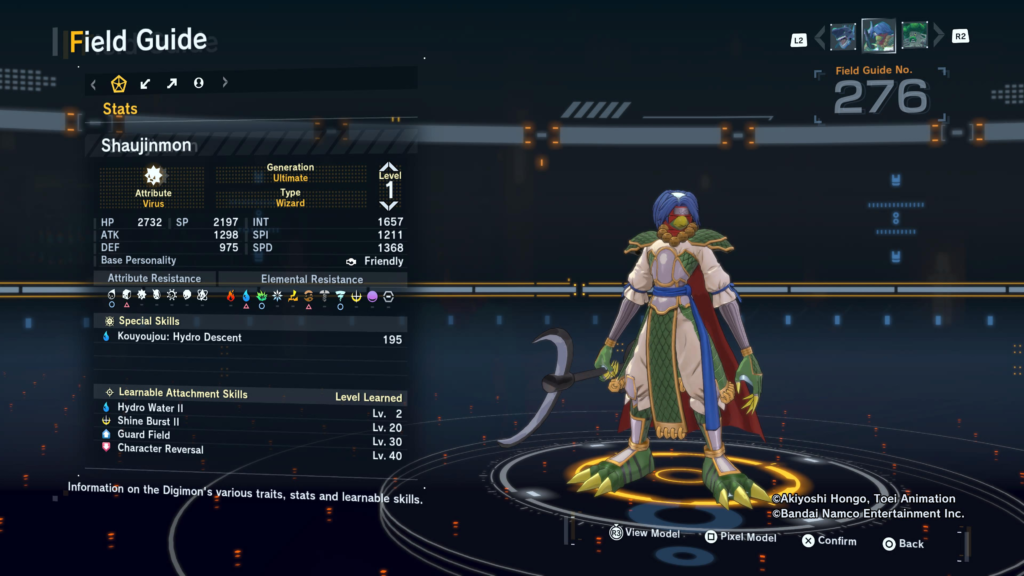
Task: Switch to the up-right arrow tab
Action: click(x=172, y=83)
